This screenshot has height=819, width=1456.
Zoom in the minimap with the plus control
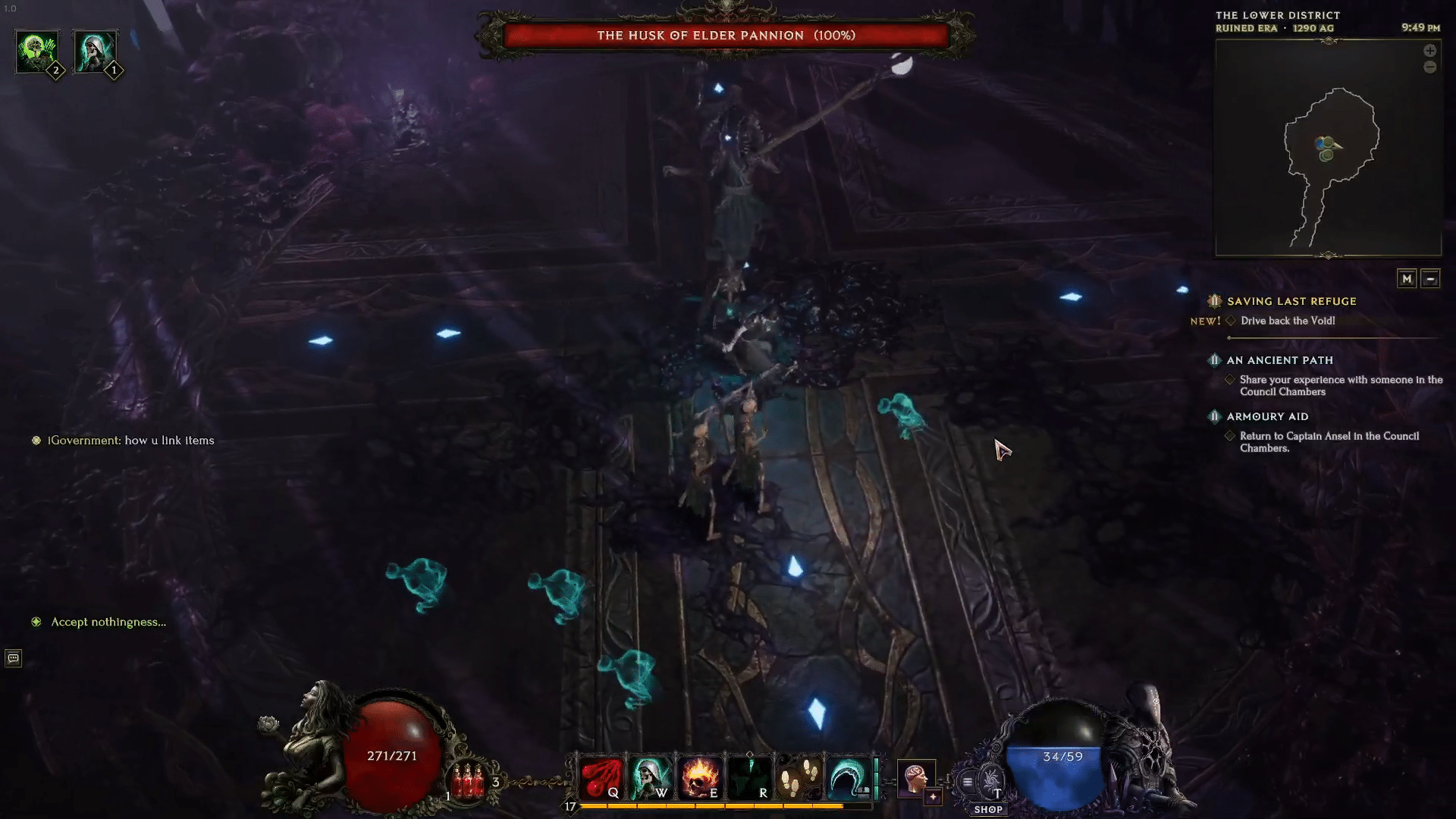(1430, 50)
